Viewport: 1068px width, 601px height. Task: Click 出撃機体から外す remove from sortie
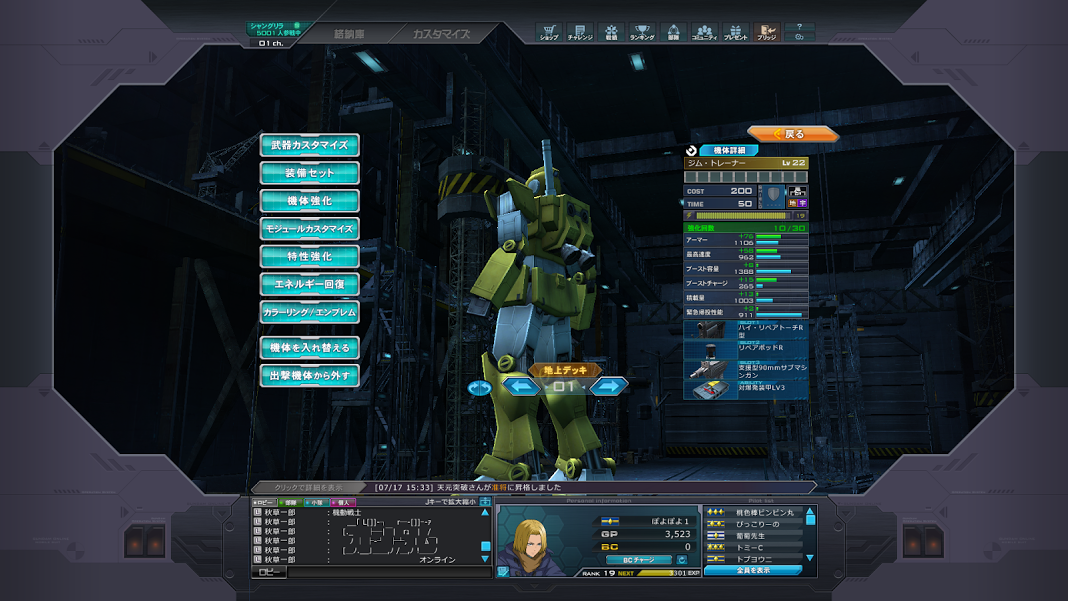310,376
